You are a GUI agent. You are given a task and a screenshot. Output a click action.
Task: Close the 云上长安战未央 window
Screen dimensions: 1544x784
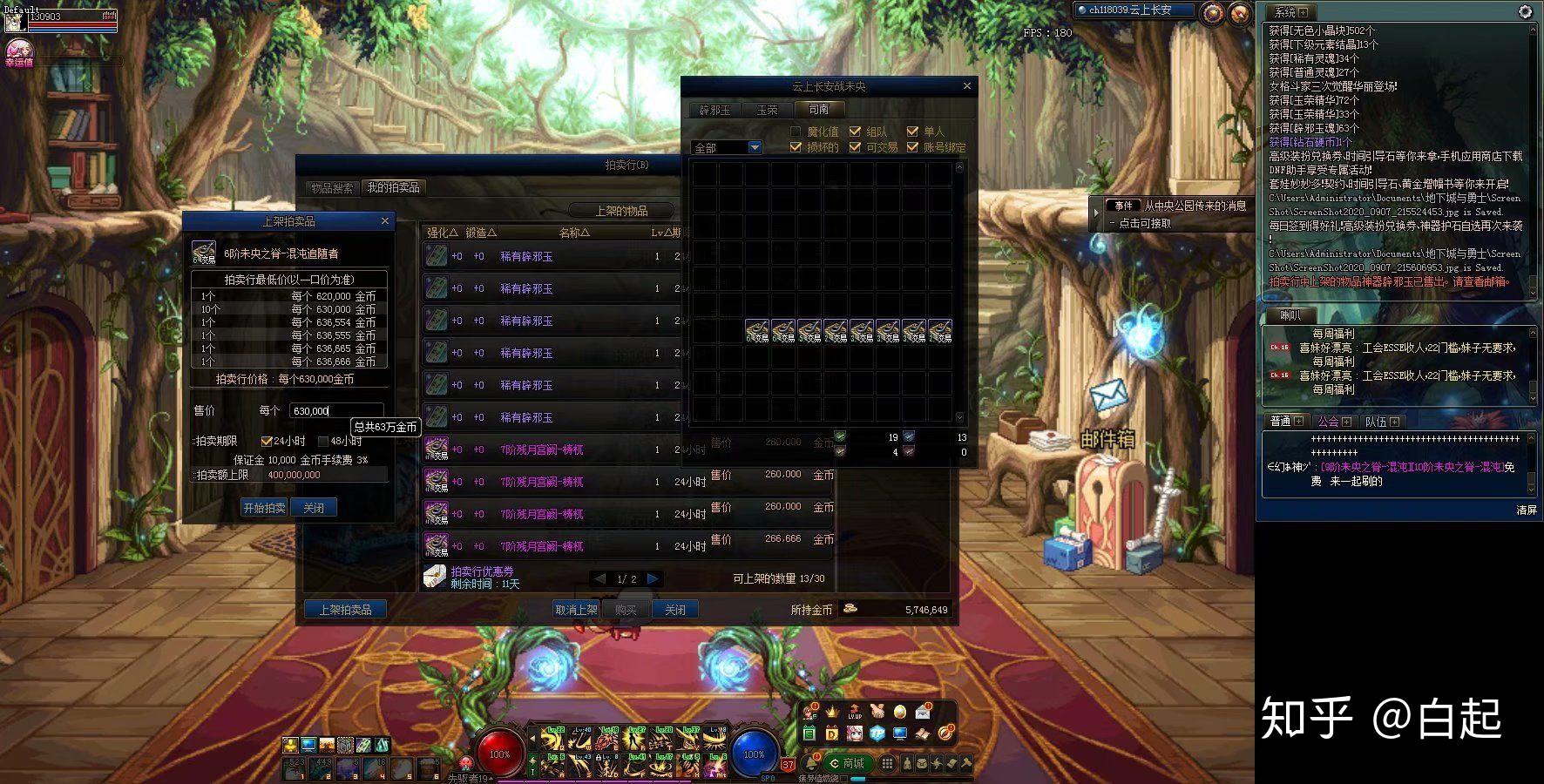click(966, 86)
